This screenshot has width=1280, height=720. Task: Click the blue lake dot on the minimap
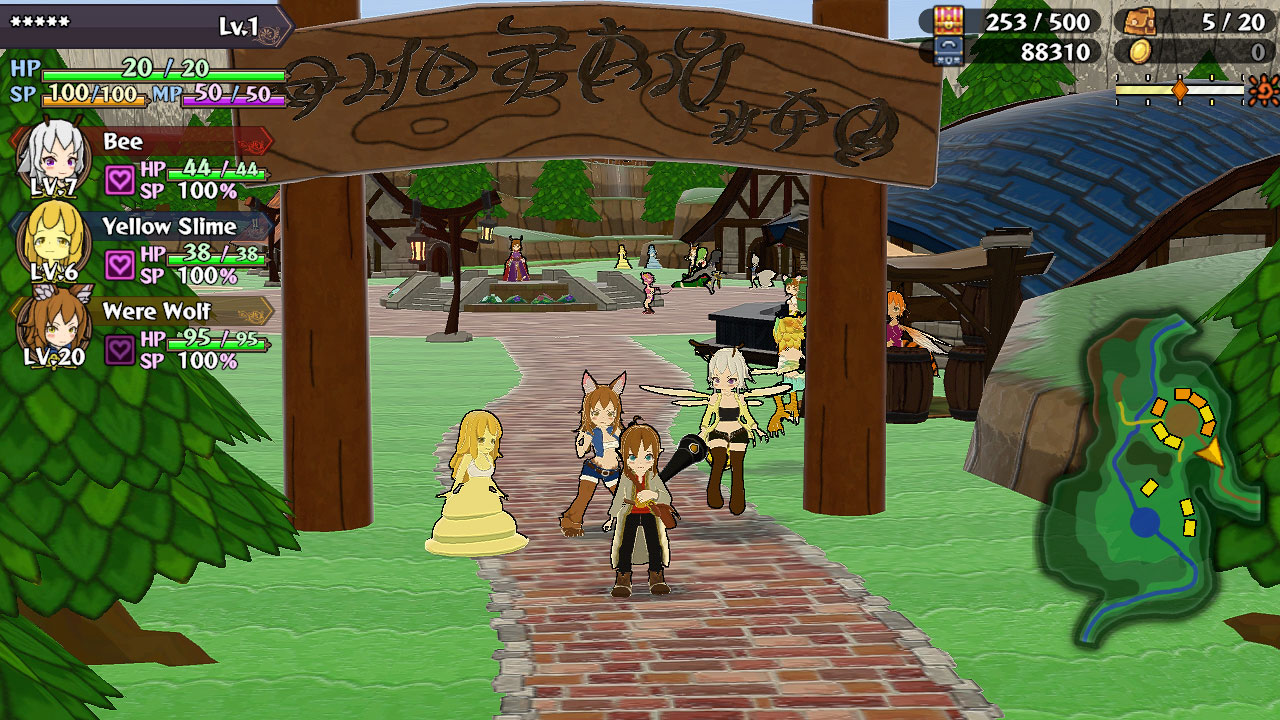click(x=1143, y=521)
